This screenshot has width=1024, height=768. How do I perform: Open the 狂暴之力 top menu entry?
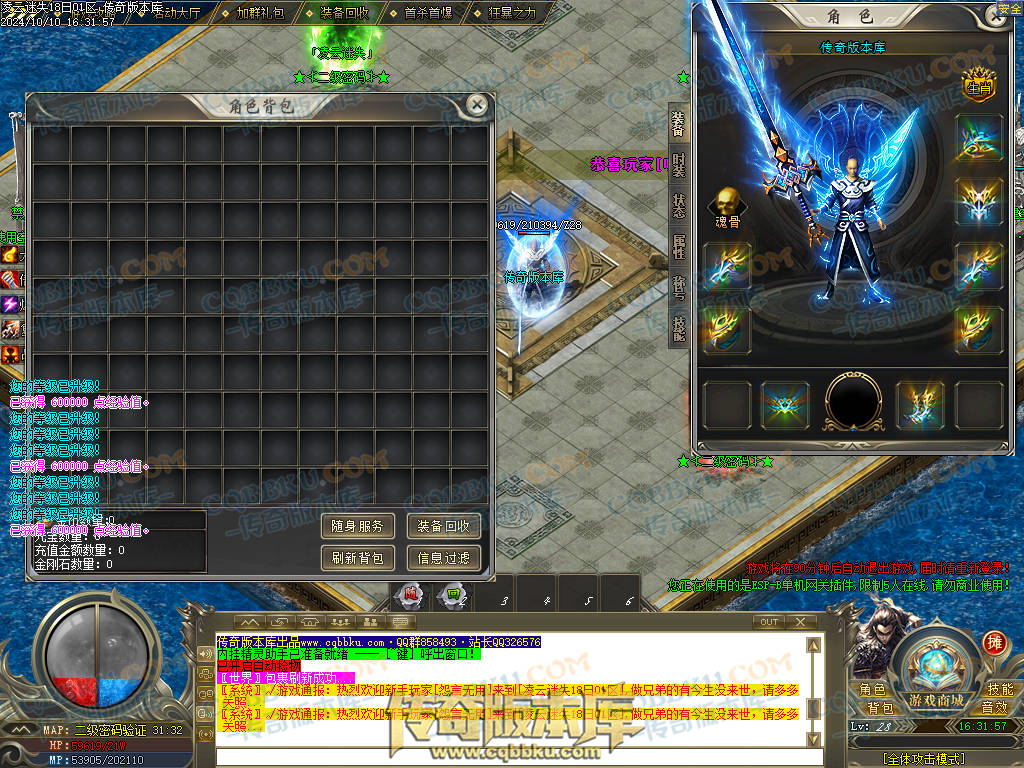point(512,13)
